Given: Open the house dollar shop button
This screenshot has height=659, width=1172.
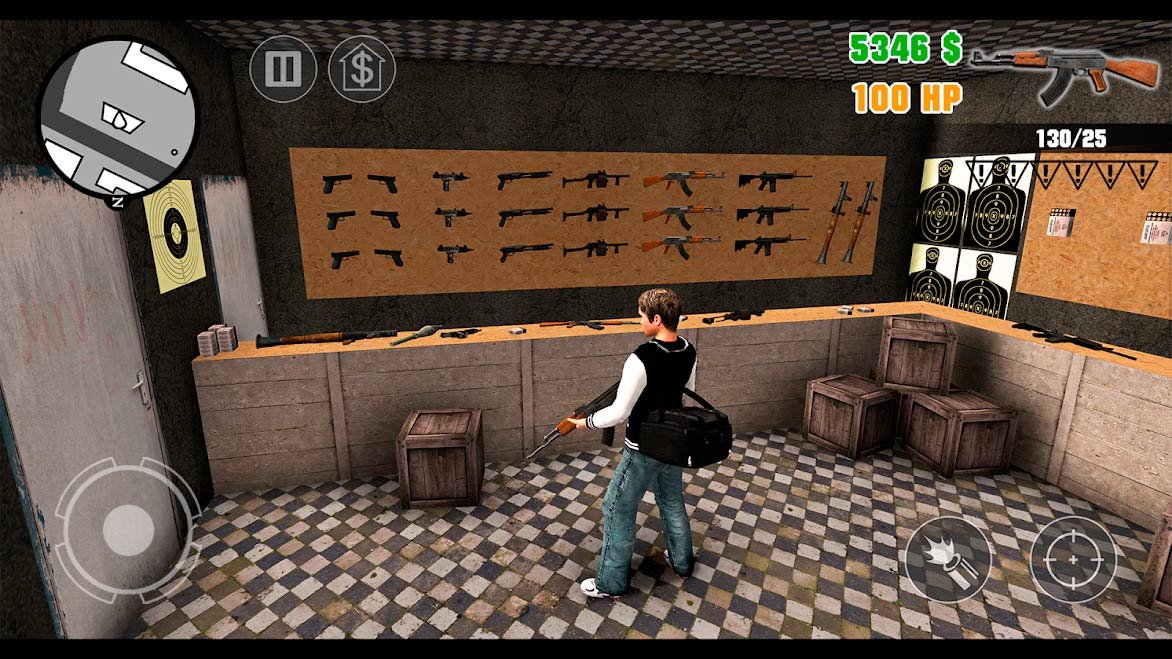Looking at the screenshot, I should [x=361, y=69].
